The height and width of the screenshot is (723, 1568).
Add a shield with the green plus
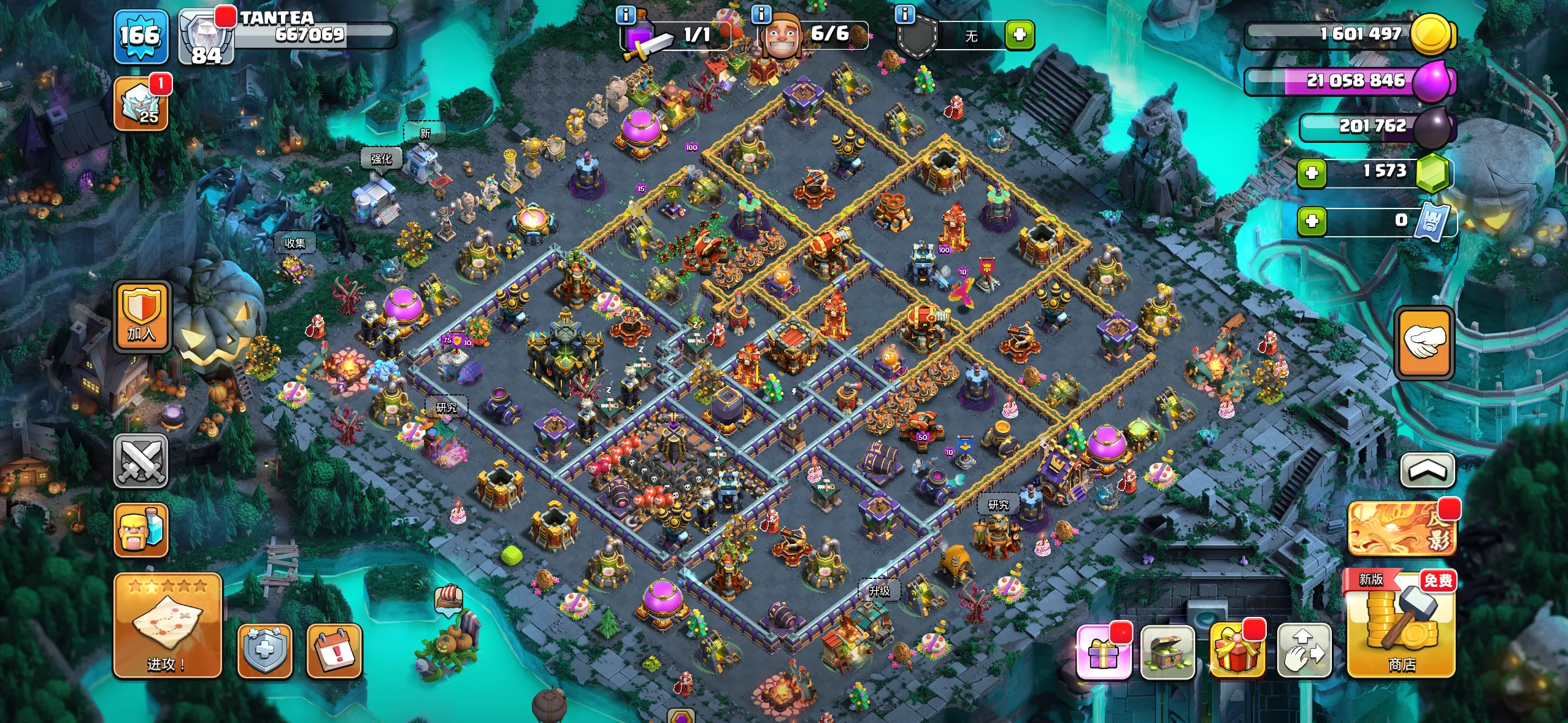(x=1020, y=35)
